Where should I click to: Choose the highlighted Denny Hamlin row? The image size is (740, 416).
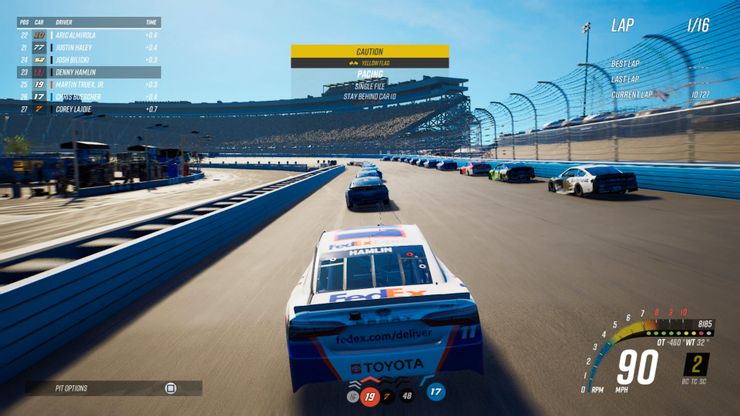click(88, 72)
